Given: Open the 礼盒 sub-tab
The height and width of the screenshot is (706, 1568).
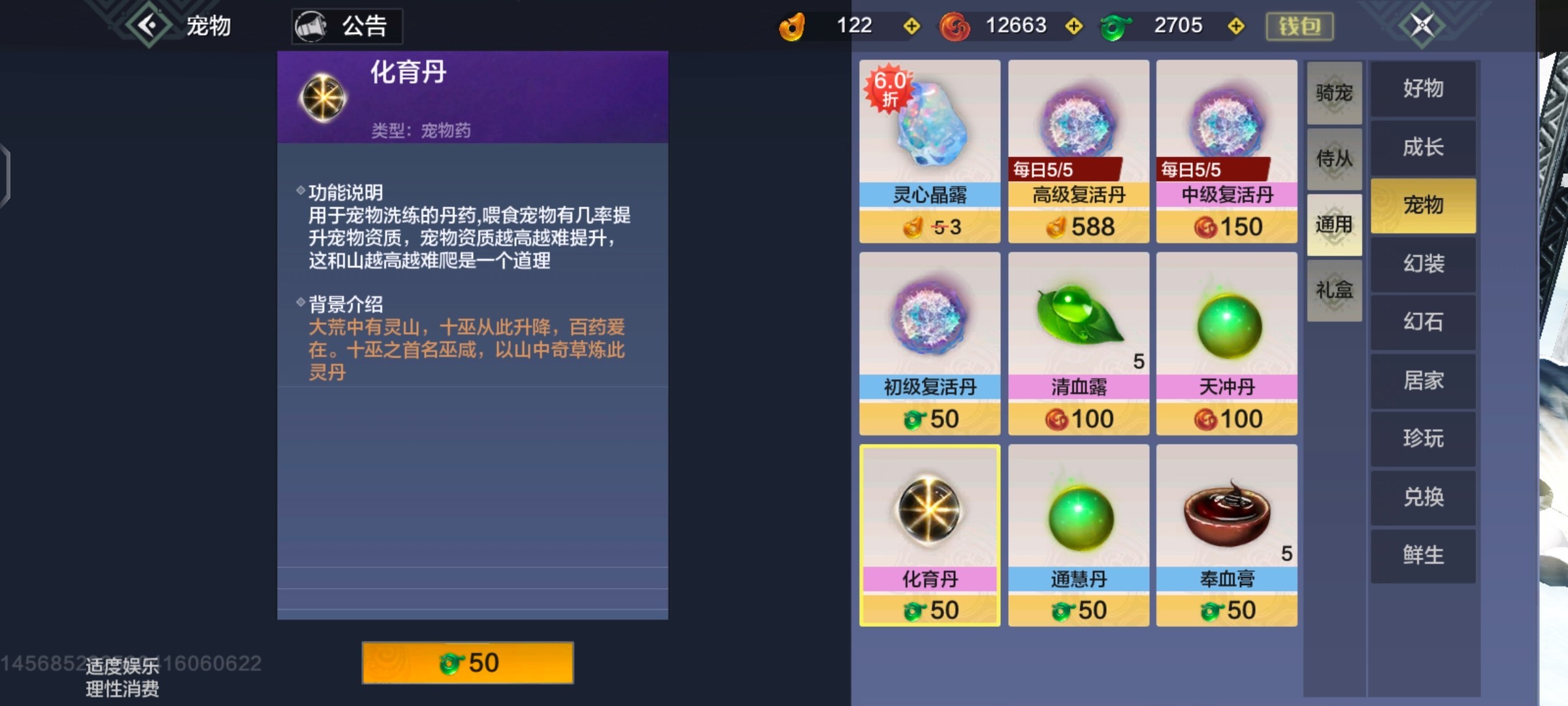Looking at the screenshot, I should (x=1334, y=290).
